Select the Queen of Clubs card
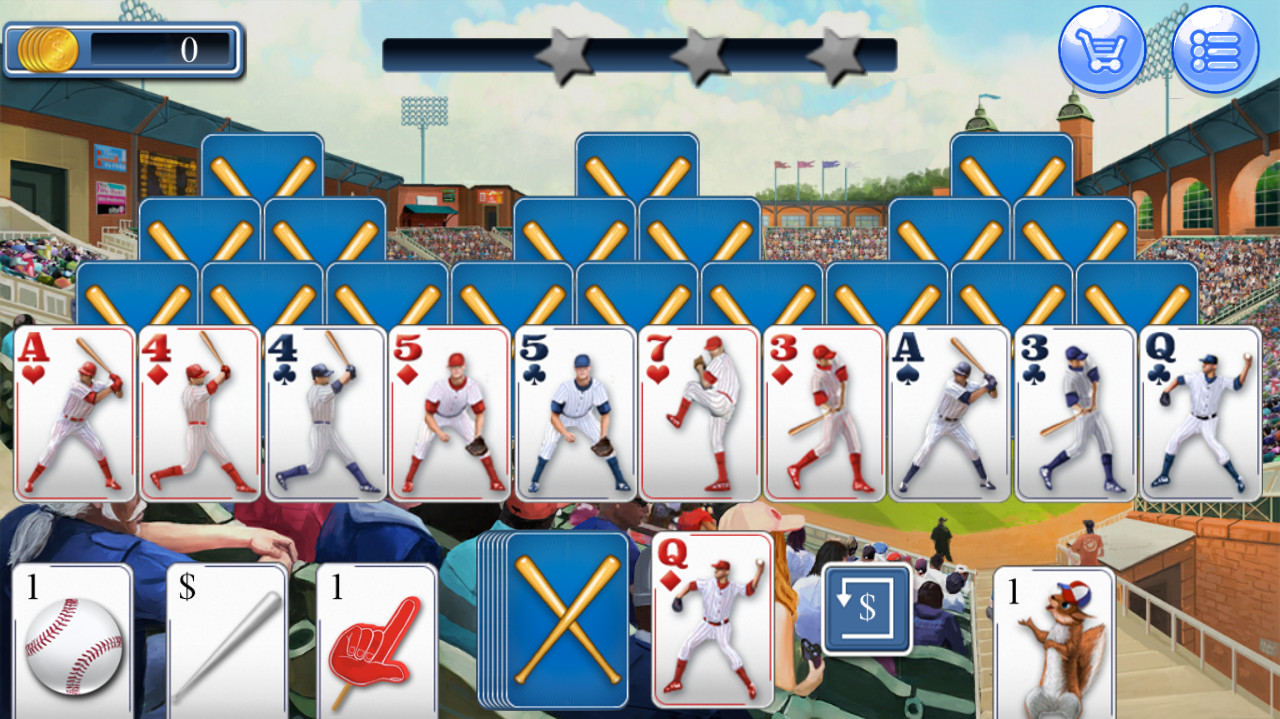This screenshot has height=719, width=1280. click(1200, 412)
